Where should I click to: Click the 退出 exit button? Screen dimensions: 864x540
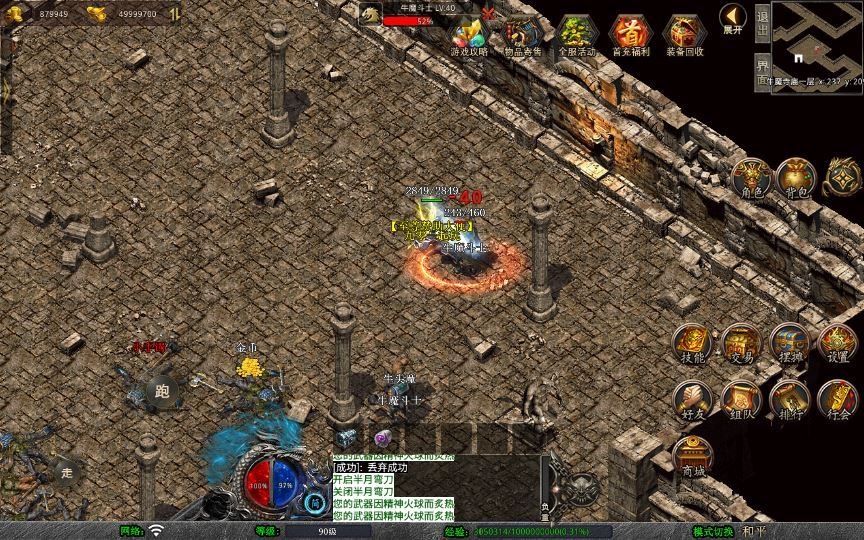[762, 20]
